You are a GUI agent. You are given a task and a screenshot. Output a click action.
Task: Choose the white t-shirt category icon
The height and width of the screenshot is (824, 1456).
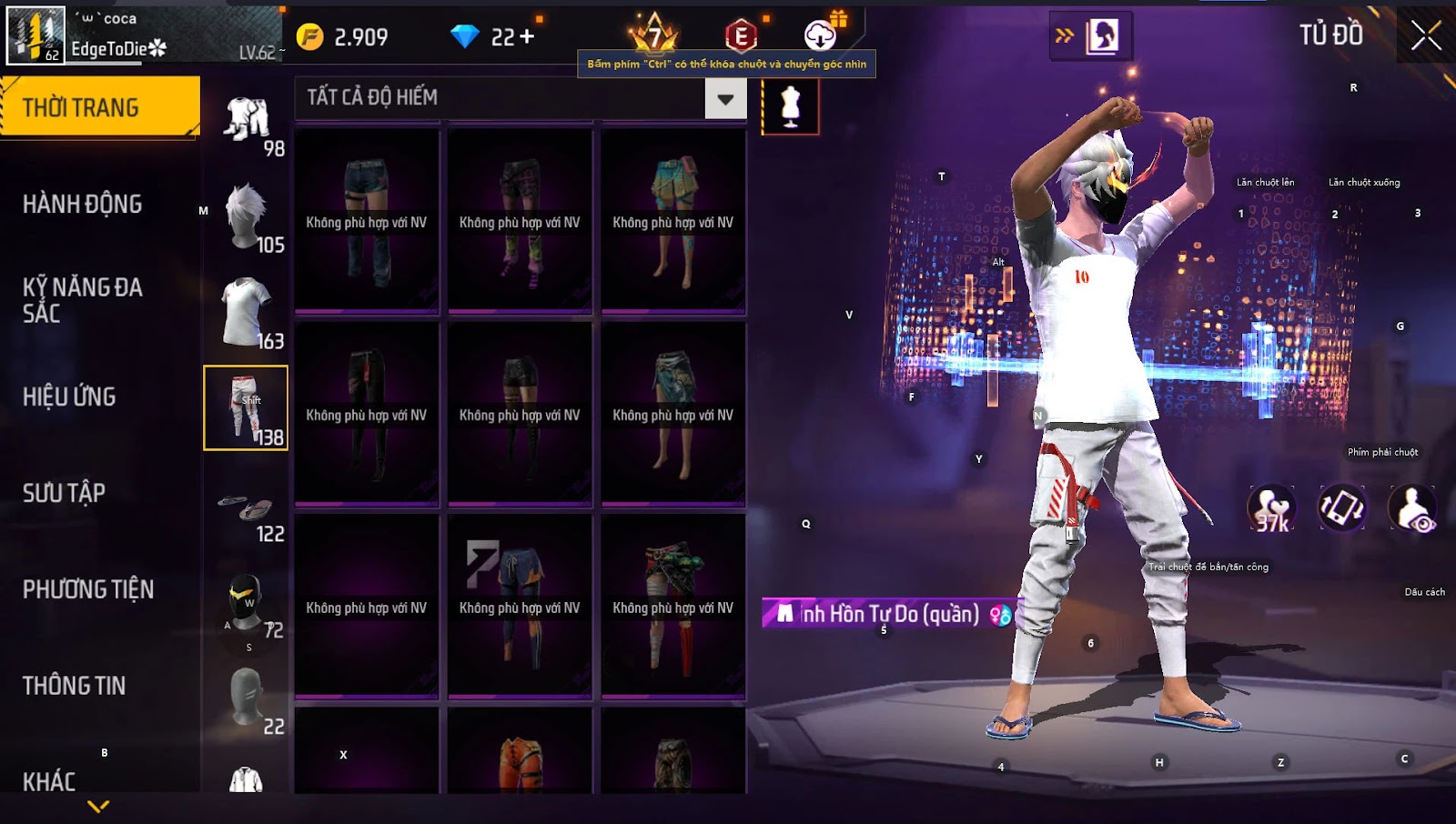(x=247, y=311)
